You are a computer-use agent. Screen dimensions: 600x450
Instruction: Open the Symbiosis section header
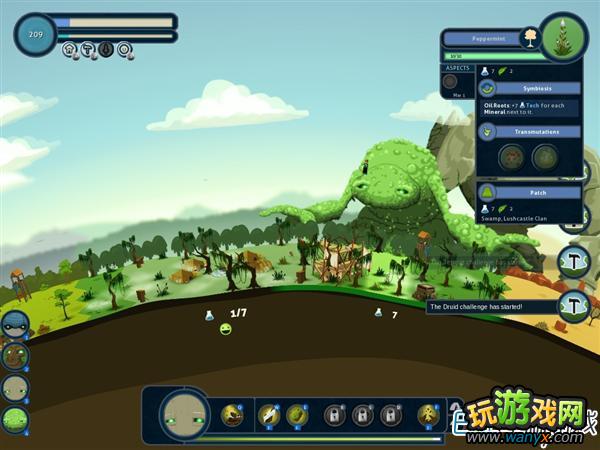530,88
